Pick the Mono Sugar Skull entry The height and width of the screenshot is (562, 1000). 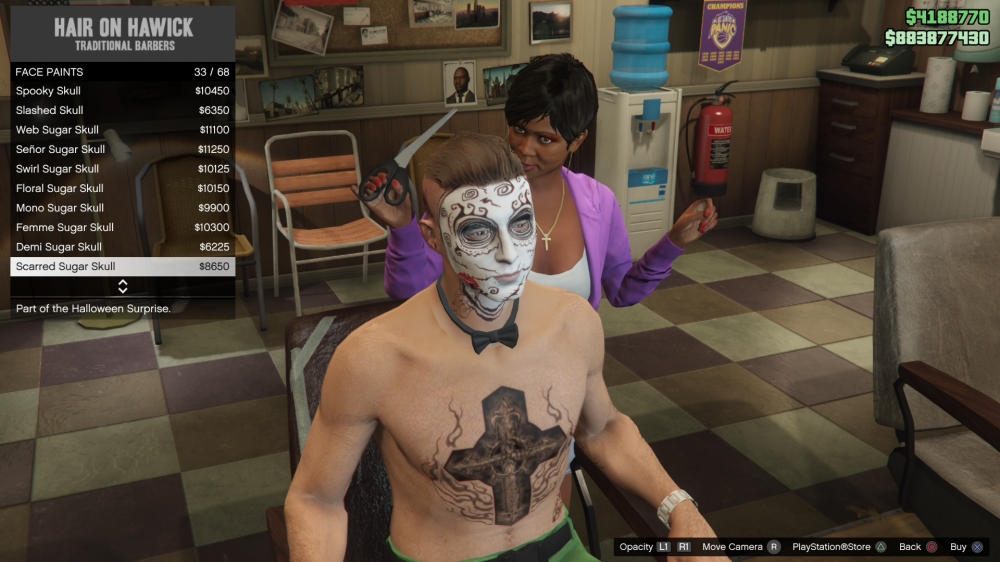(x=122, y=208)
